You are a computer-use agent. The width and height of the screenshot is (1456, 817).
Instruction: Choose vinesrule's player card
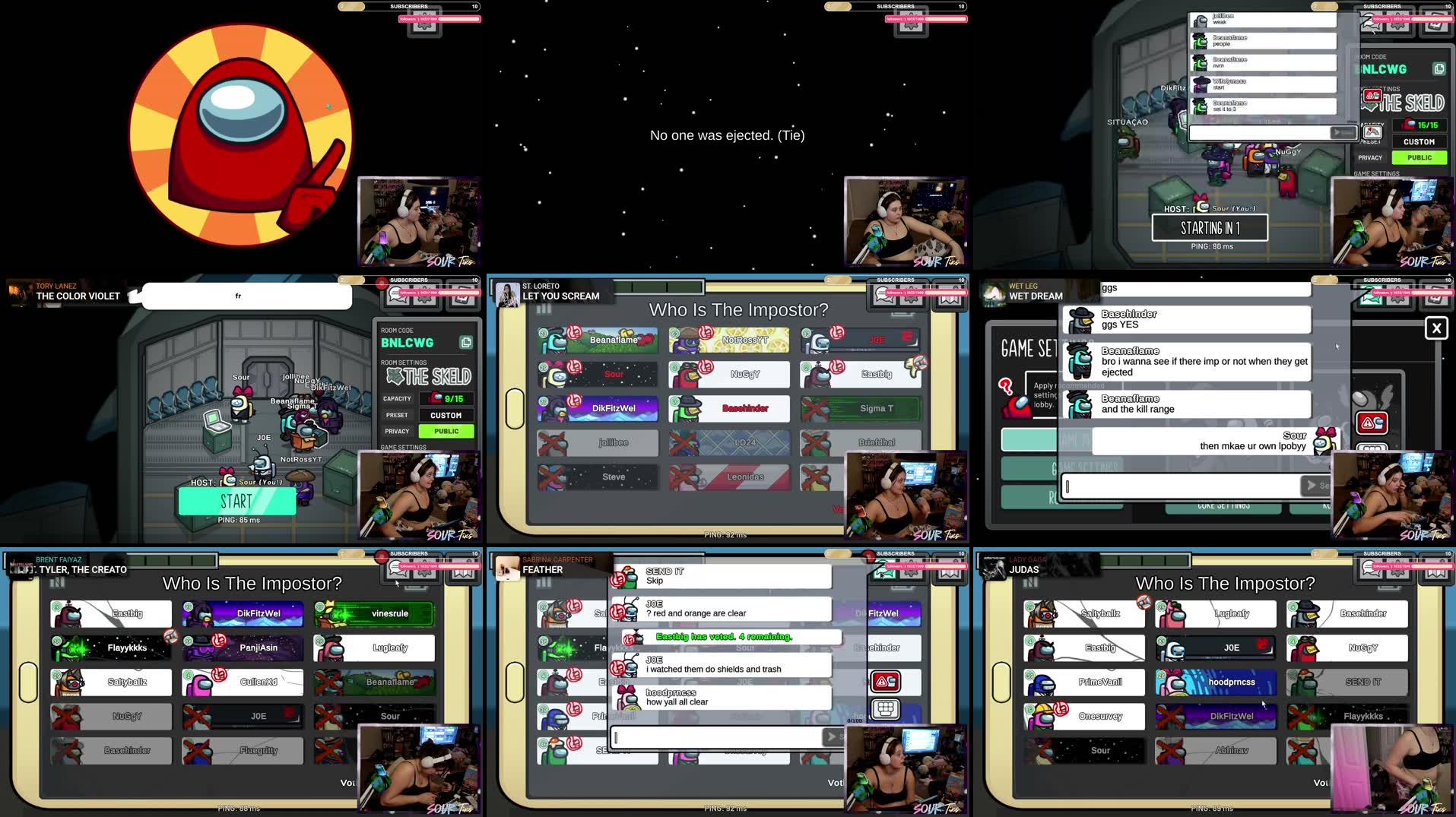pos(374,614)
